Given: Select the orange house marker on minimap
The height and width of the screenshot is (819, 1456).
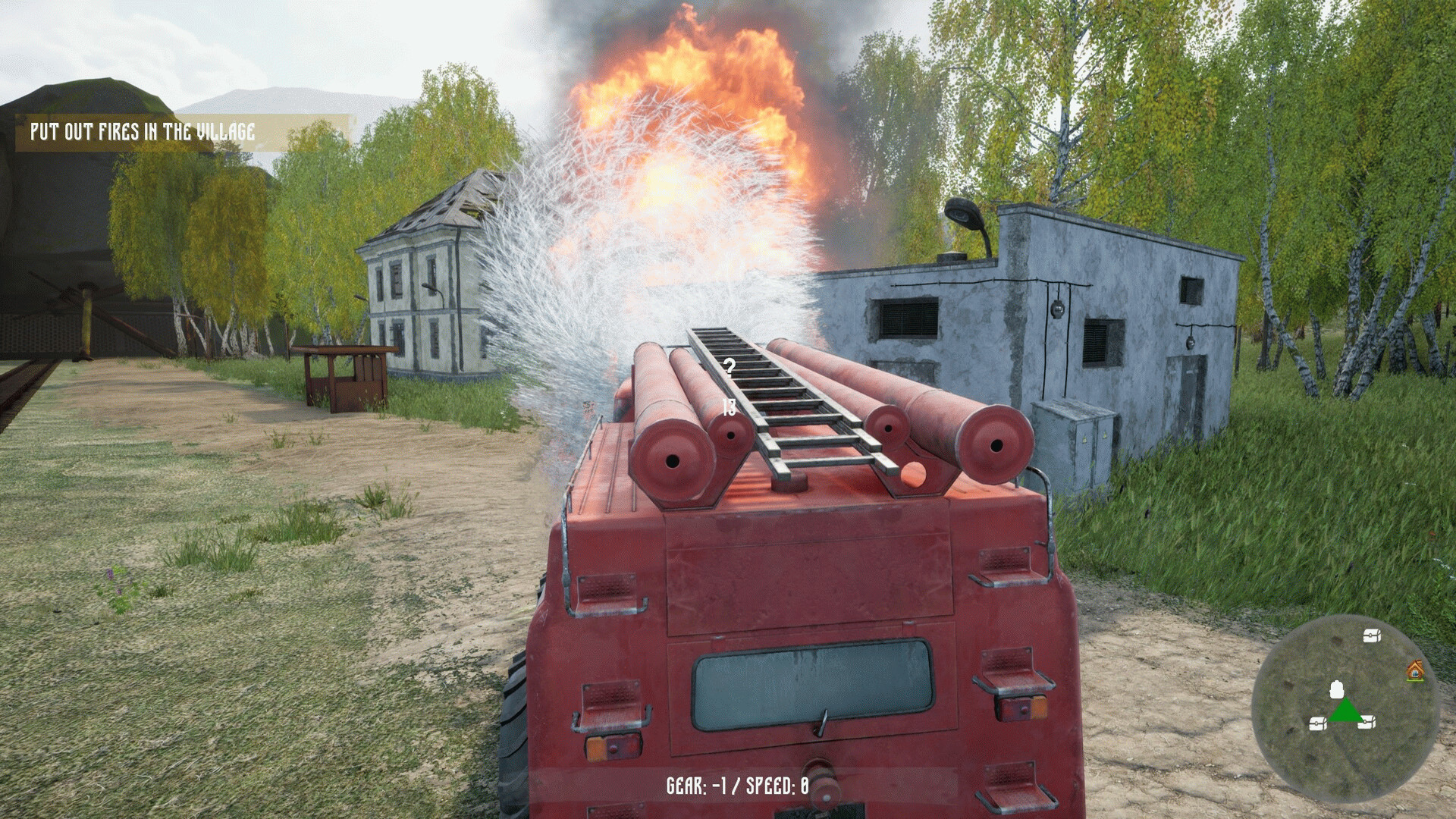Looking at the screenshot, I should pyautogui.click(x=1414, y=671).
